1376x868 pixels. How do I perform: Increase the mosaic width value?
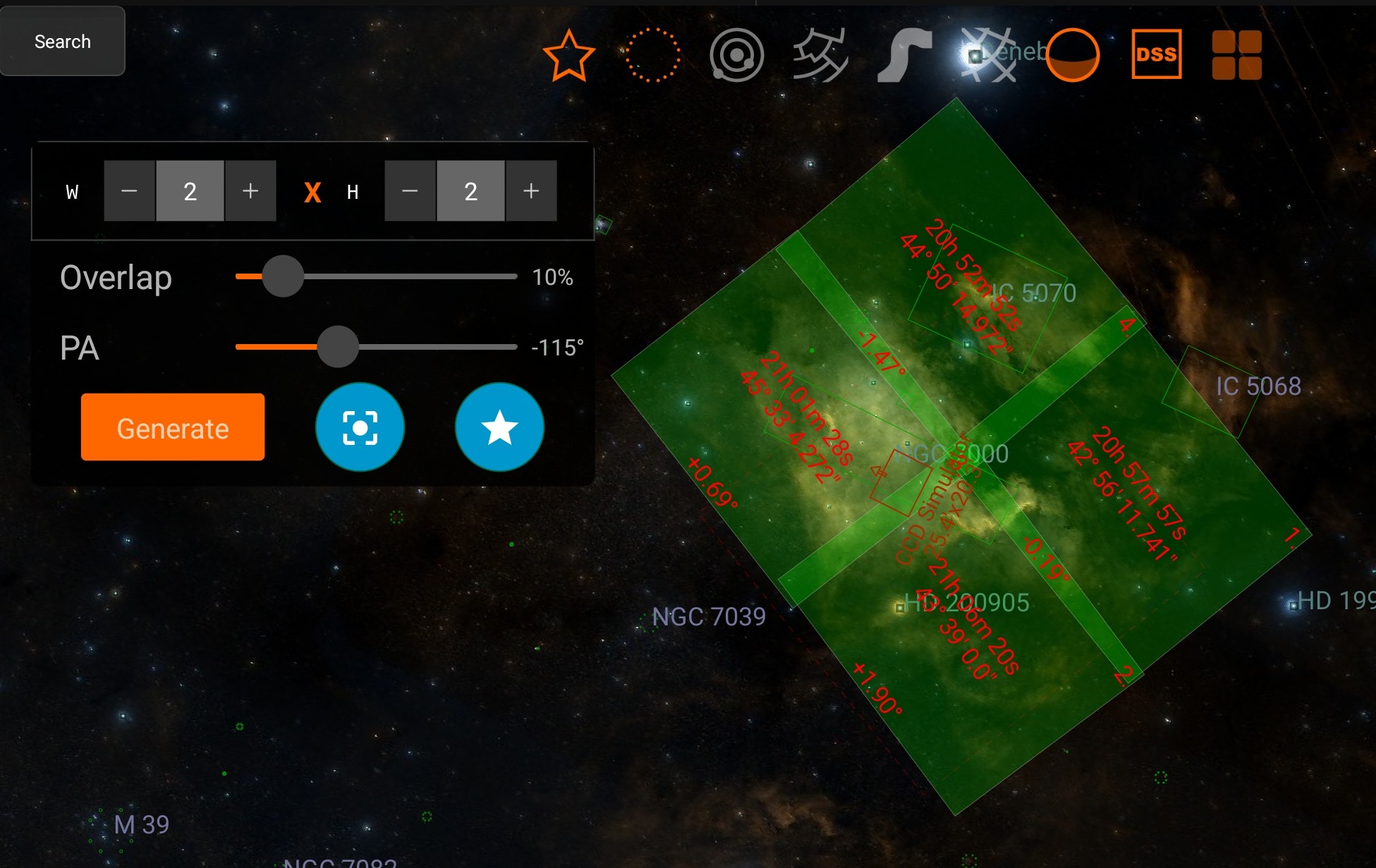pos(250,191)
